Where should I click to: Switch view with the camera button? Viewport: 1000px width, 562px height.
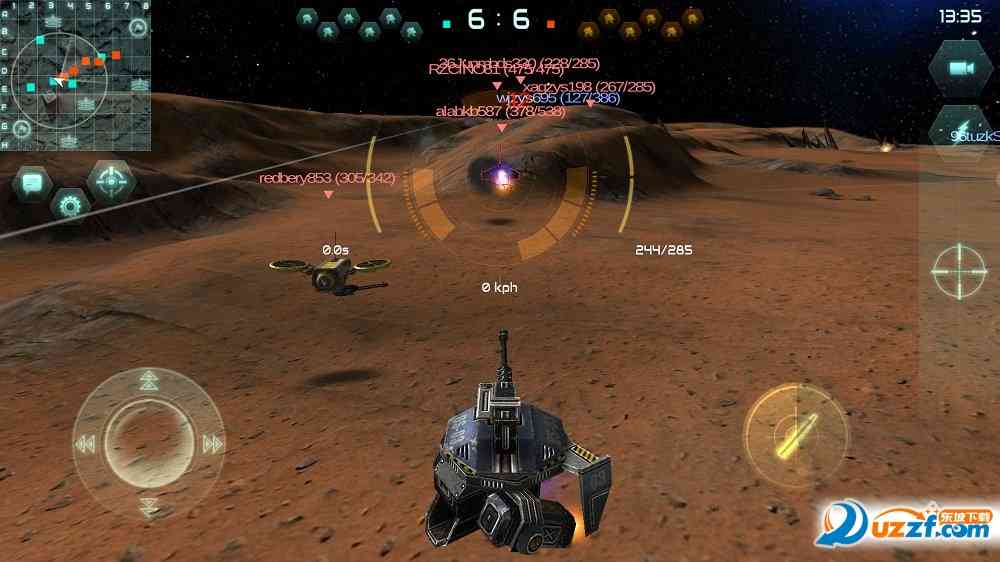point(961,68)
